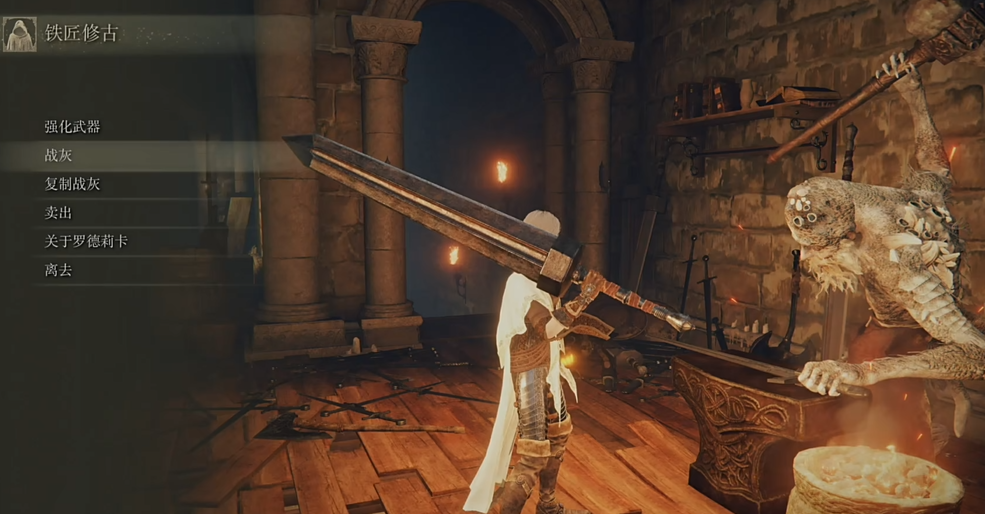The width and height of the screenshot is (985, 514).
Task: Choose 卖出 to sell items
Action: (x=59, y=213)
